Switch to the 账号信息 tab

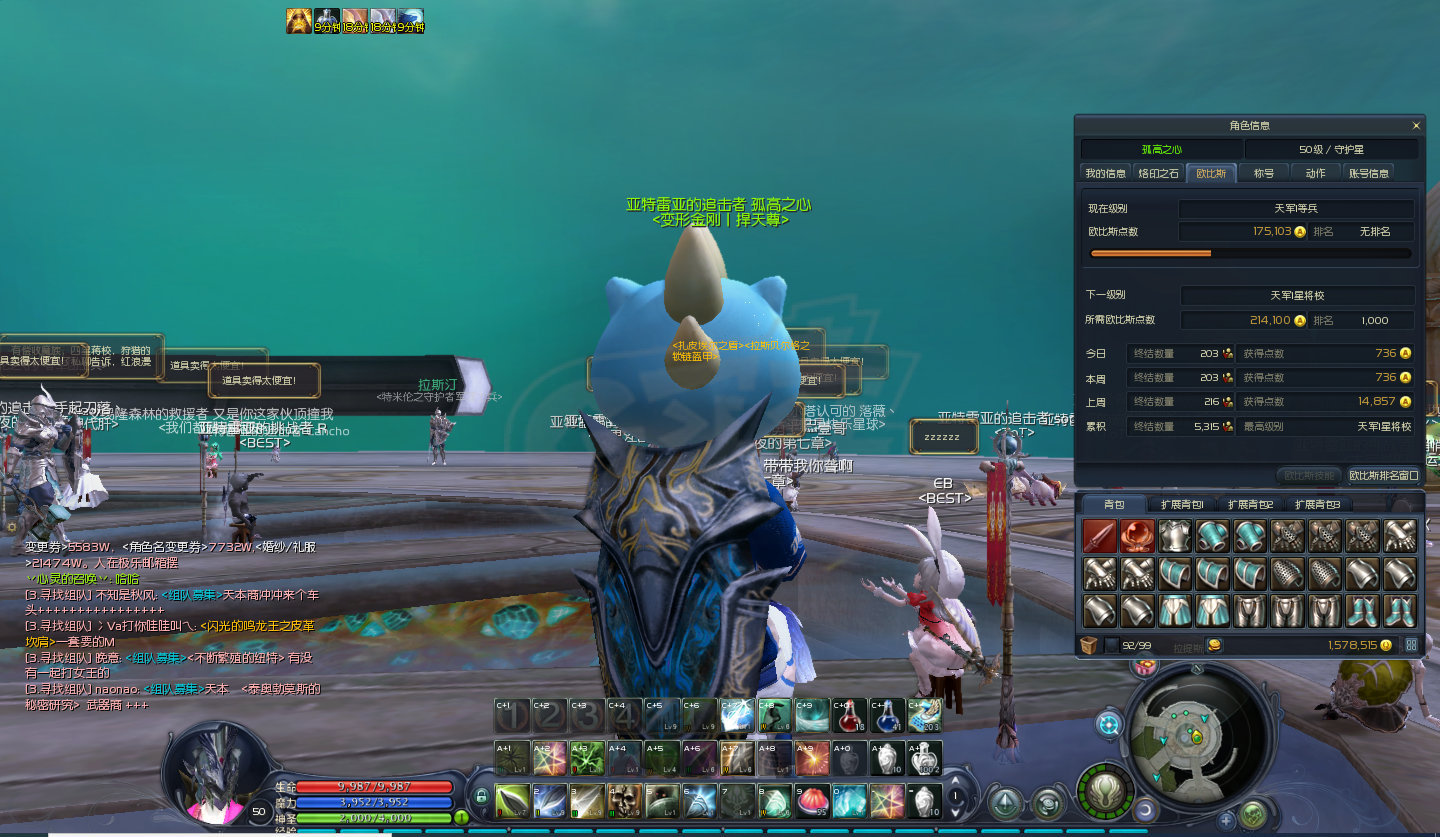click(x=1368, y=173)
